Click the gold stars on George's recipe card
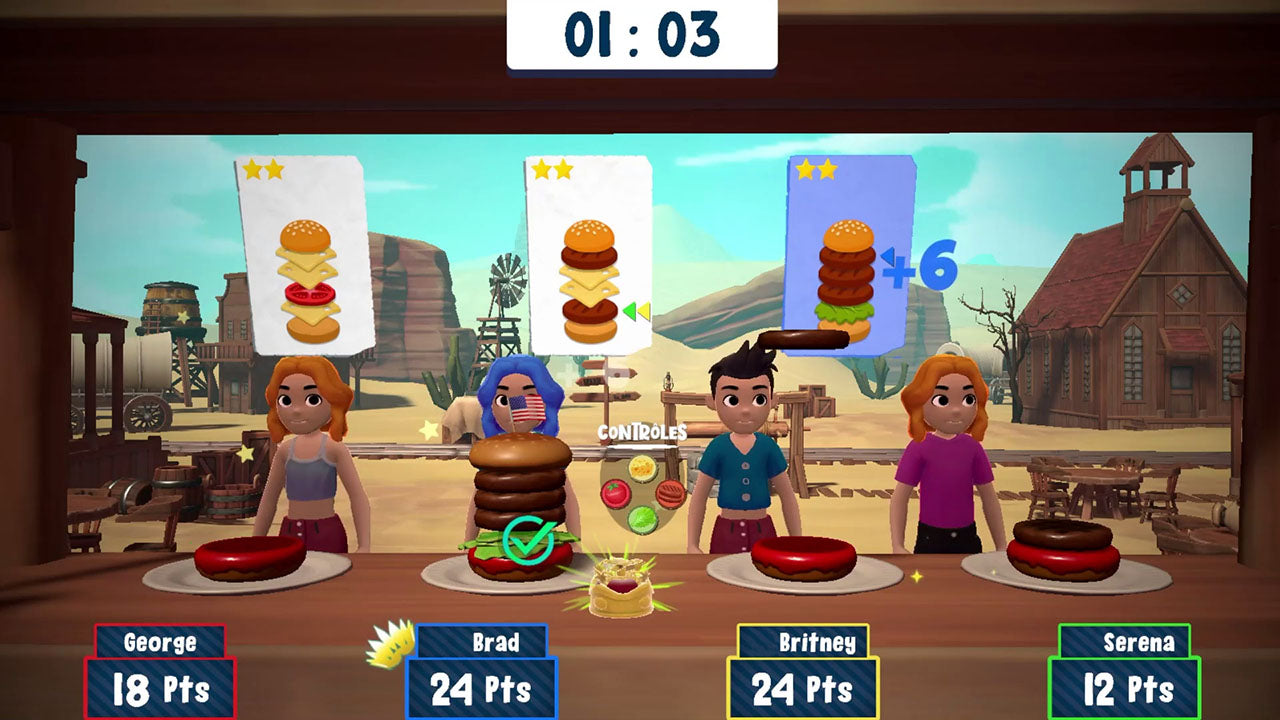 pyautogui.click(x=264, y=170)
